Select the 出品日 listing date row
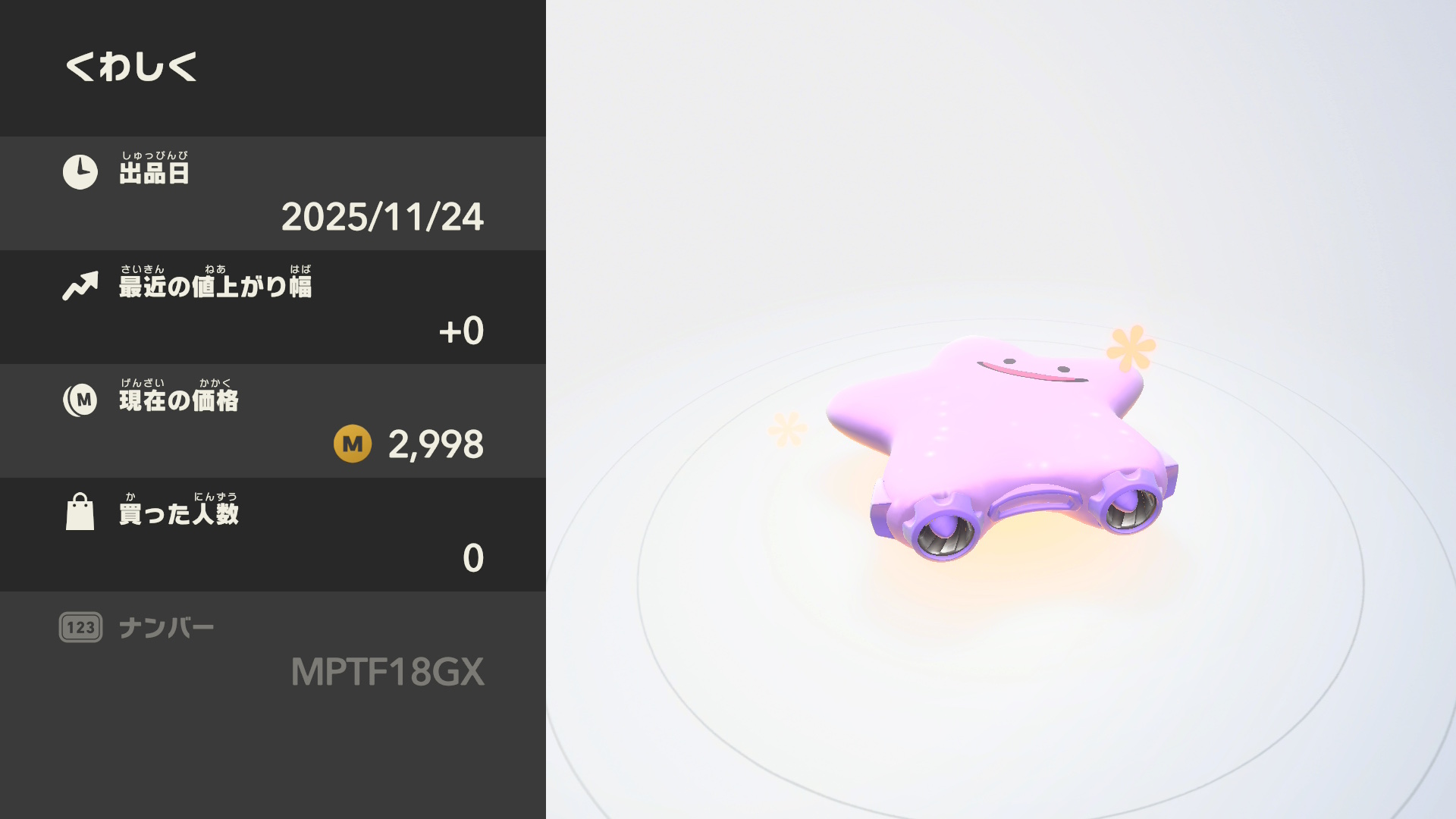This screenshot has width=1456, height=819. click(273, 193)
